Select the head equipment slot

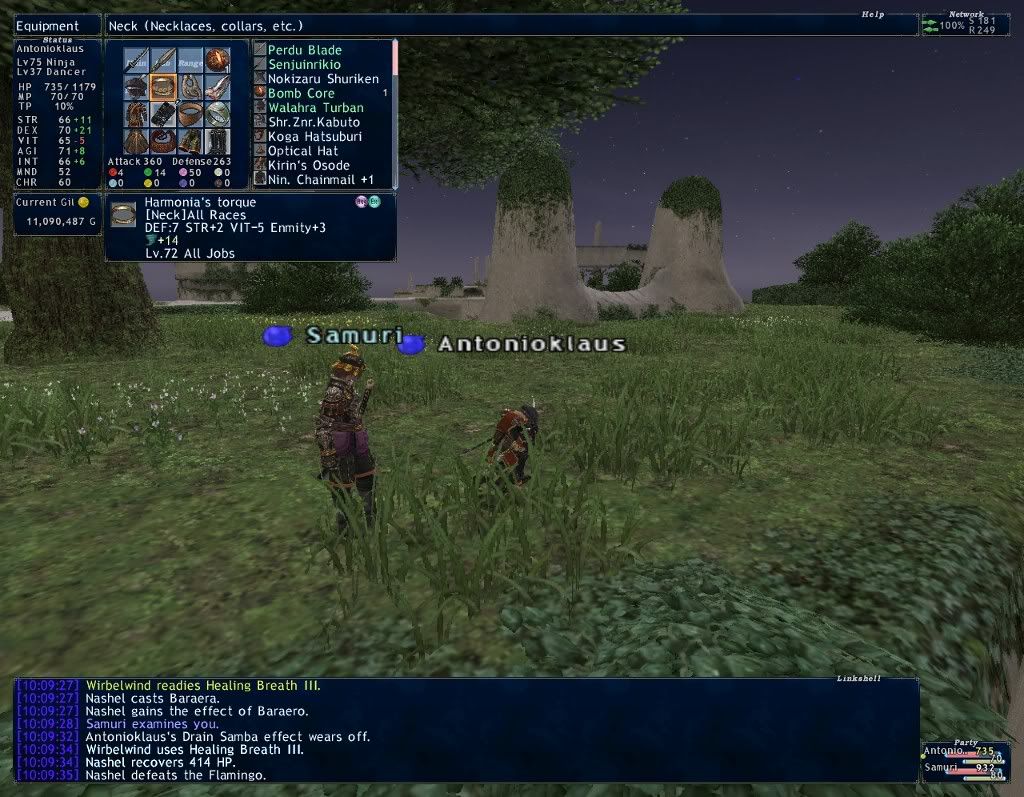tap(137, 87)
